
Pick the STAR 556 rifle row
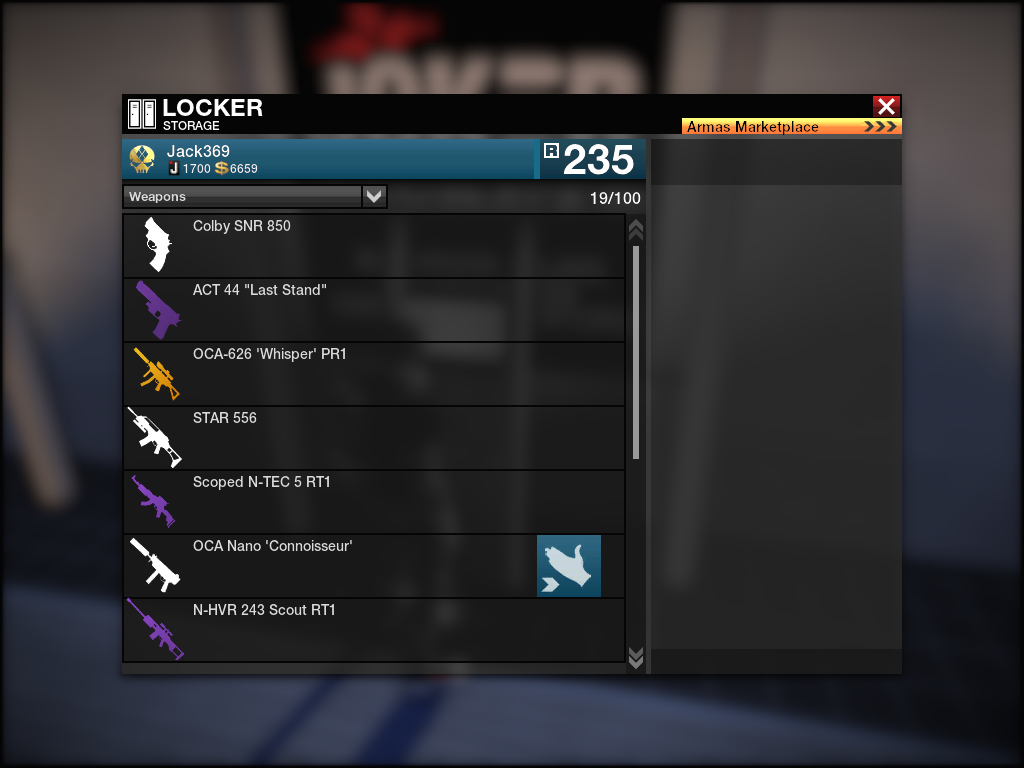373,438
